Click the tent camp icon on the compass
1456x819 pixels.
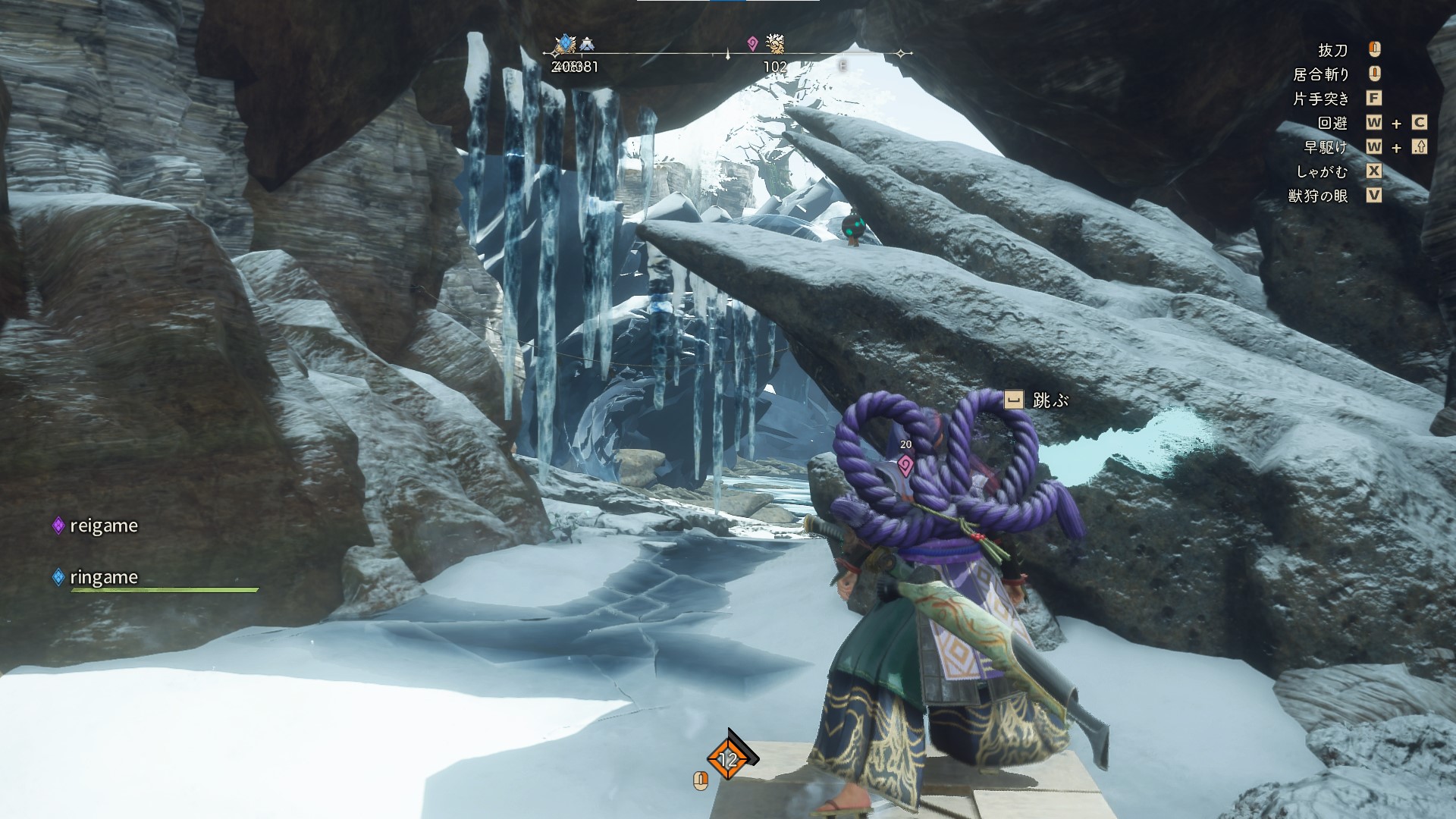[x=587, y=45]
